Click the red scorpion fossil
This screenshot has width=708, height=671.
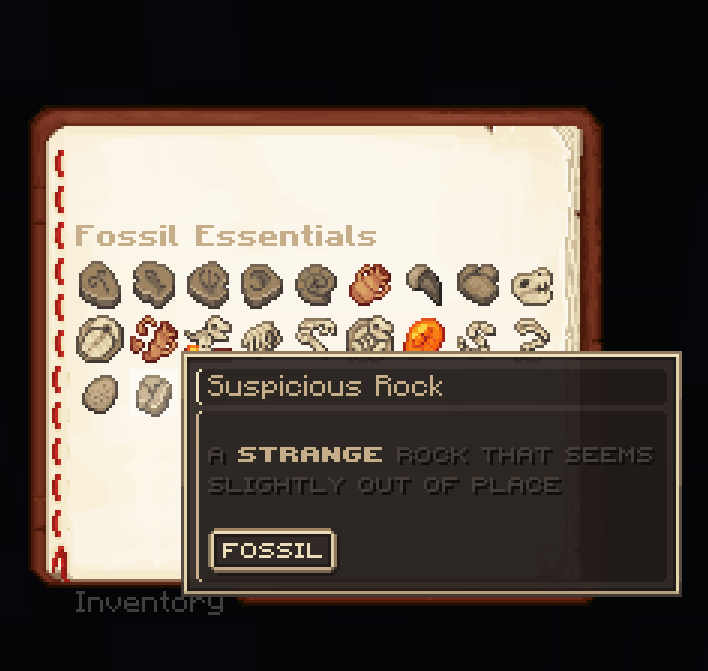tap(153, 337)
